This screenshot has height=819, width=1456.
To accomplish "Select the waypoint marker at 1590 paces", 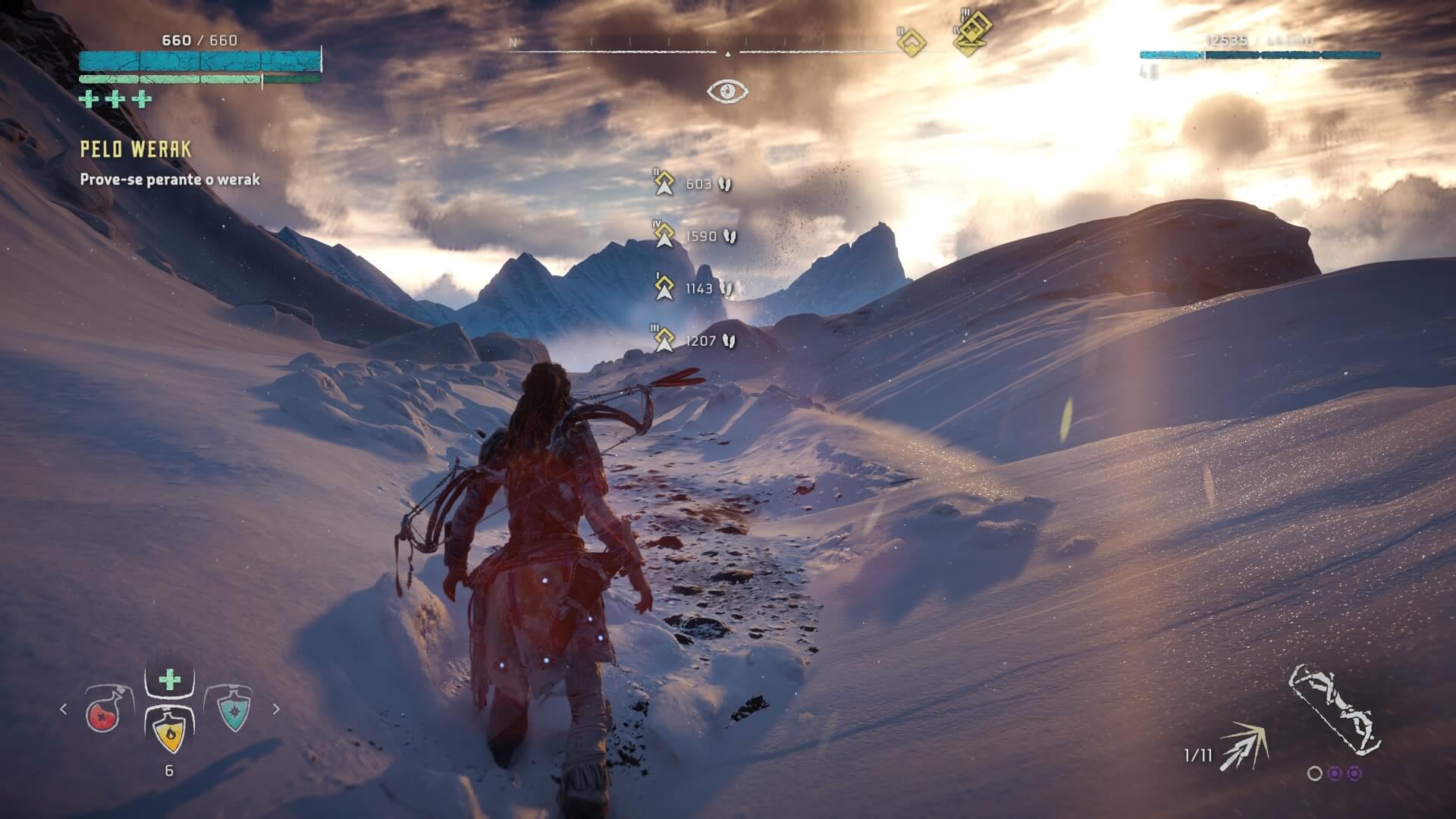I will pos(665,236).
